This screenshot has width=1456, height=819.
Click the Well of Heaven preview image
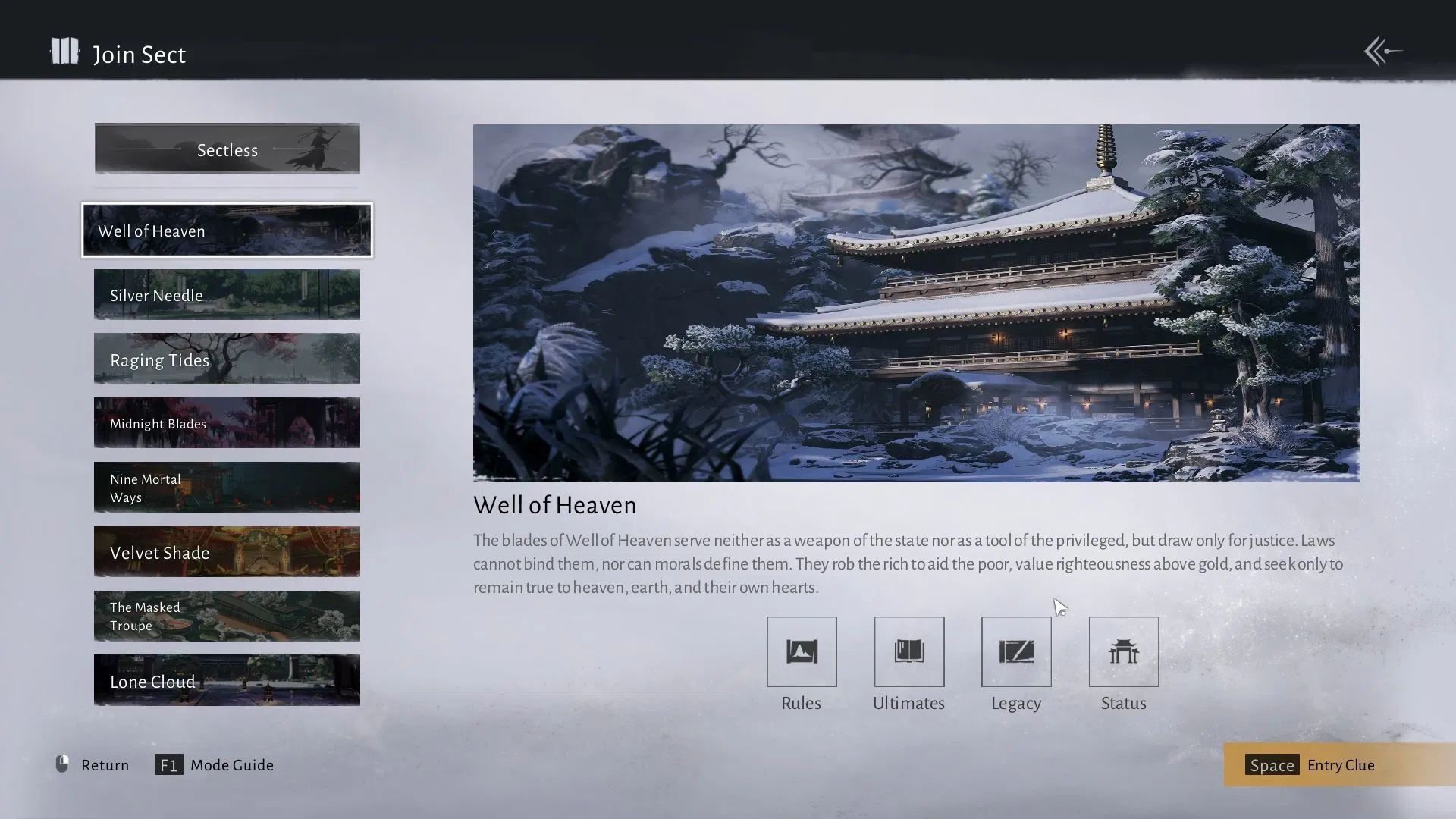pyautogui.click(x=916, y=302)
